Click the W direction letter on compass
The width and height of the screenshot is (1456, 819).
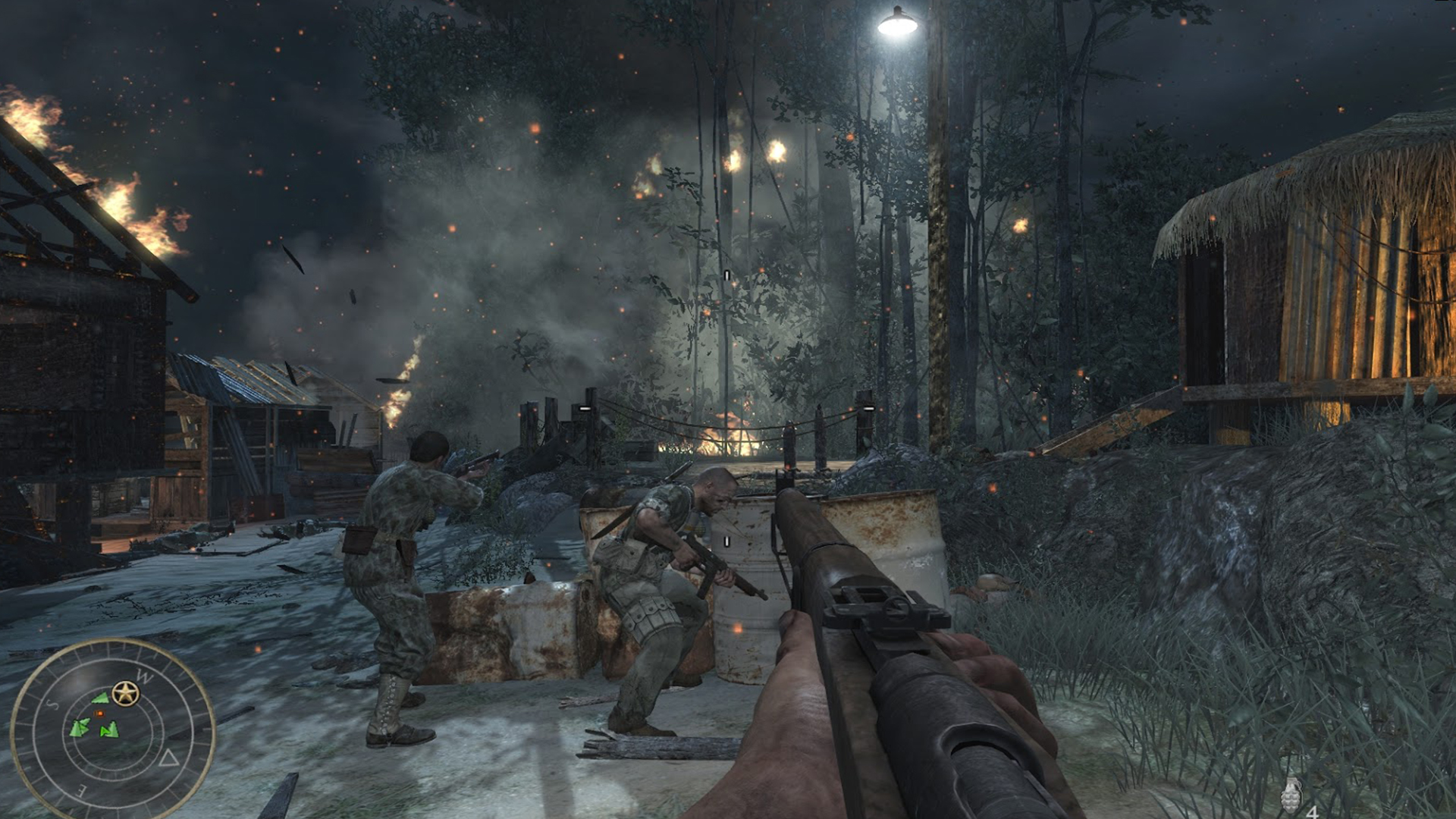143,675
